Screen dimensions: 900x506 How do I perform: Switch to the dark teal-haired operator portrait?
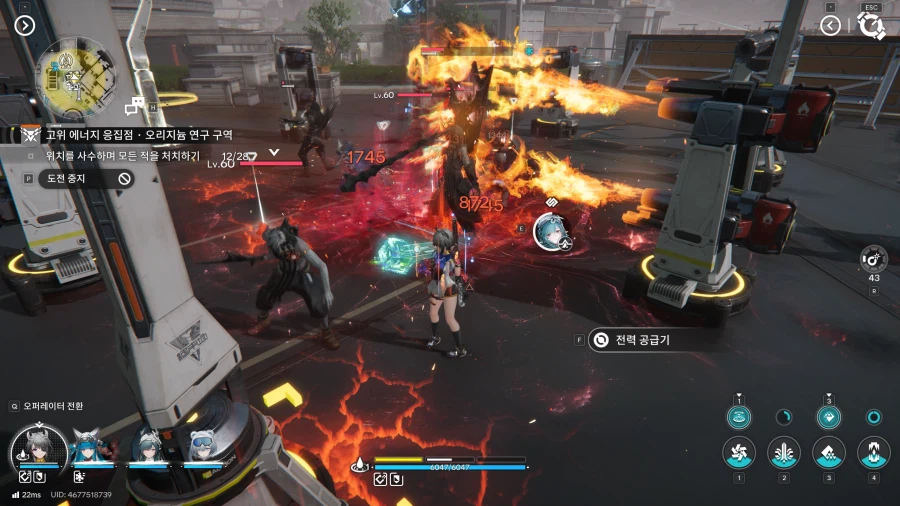[x=147, y=447]
